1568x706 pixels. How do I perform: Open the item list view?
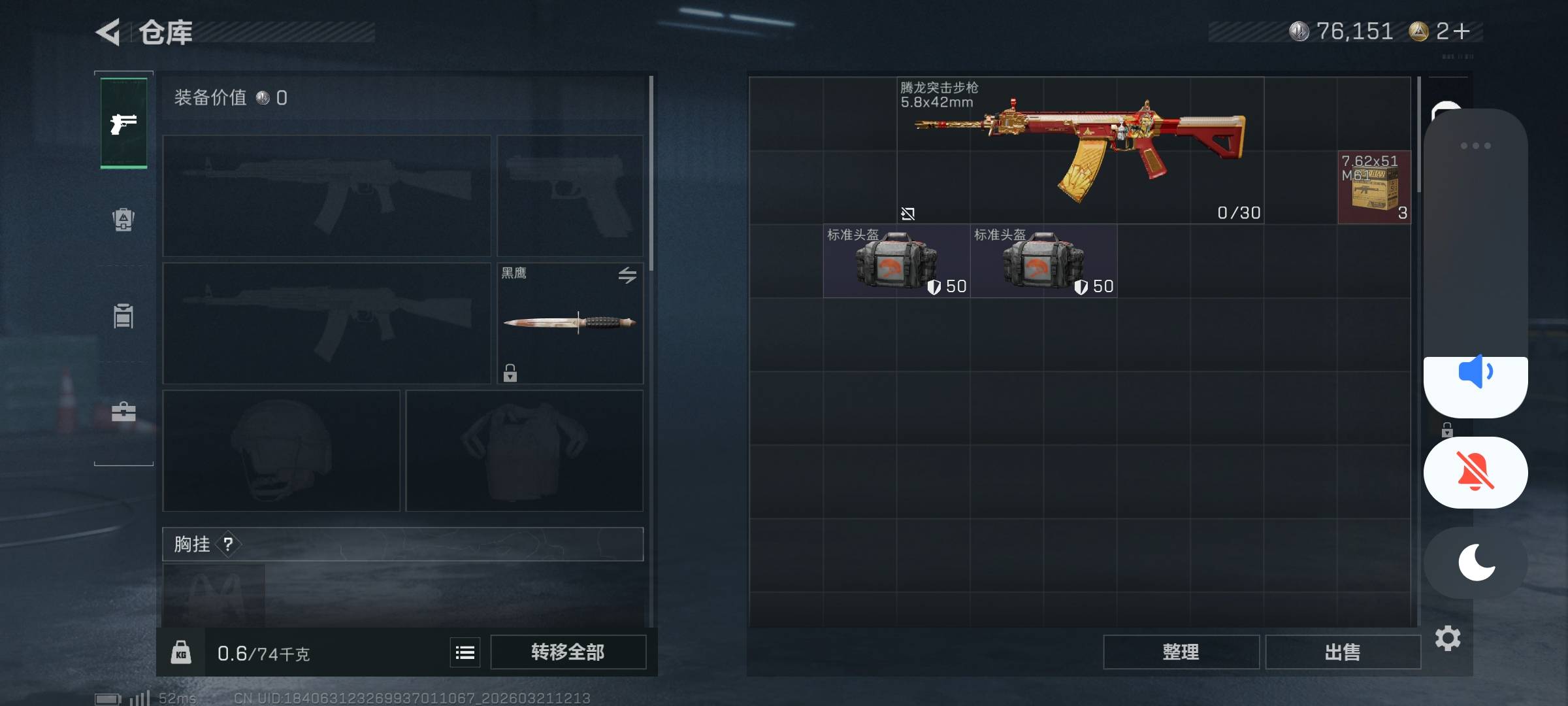pos(465,652)
